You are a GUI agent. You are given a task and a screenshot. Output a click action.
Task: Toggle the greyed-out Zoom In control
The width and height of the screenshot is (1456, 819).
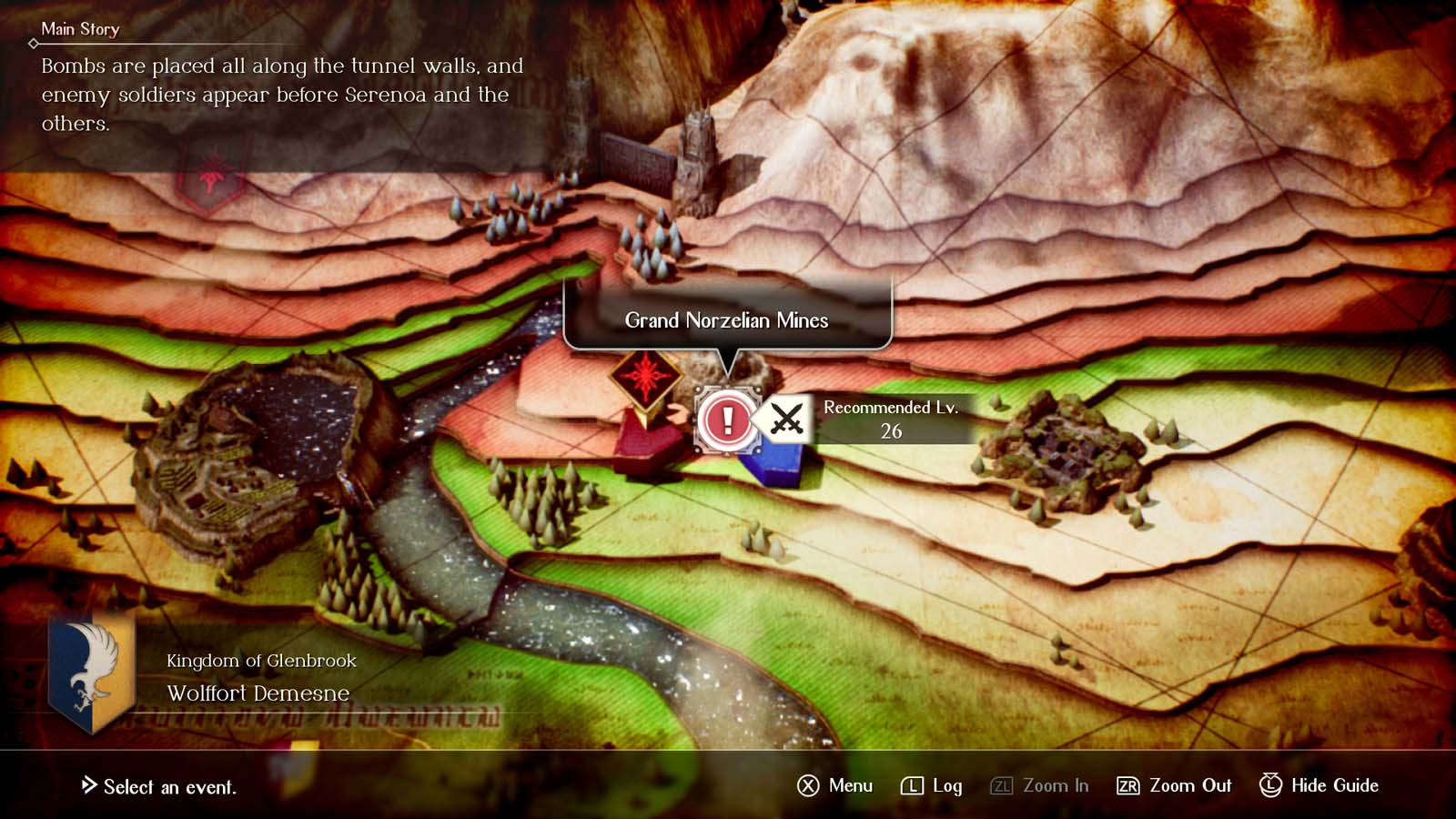(x=1040, y=785)
